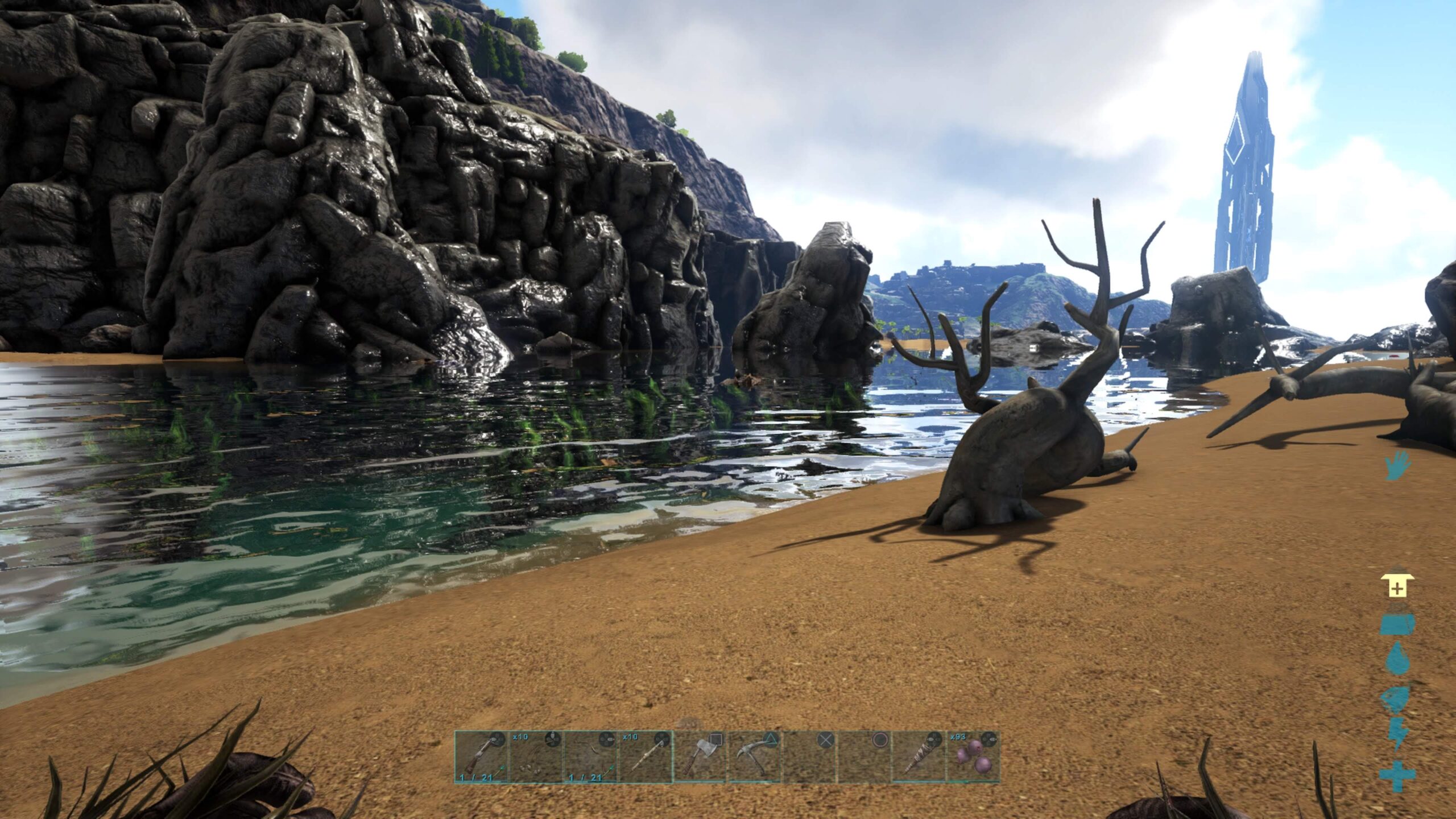Use the purple narcoberries stack
The image size is (1456, 819).
click(x=973, y=757)
